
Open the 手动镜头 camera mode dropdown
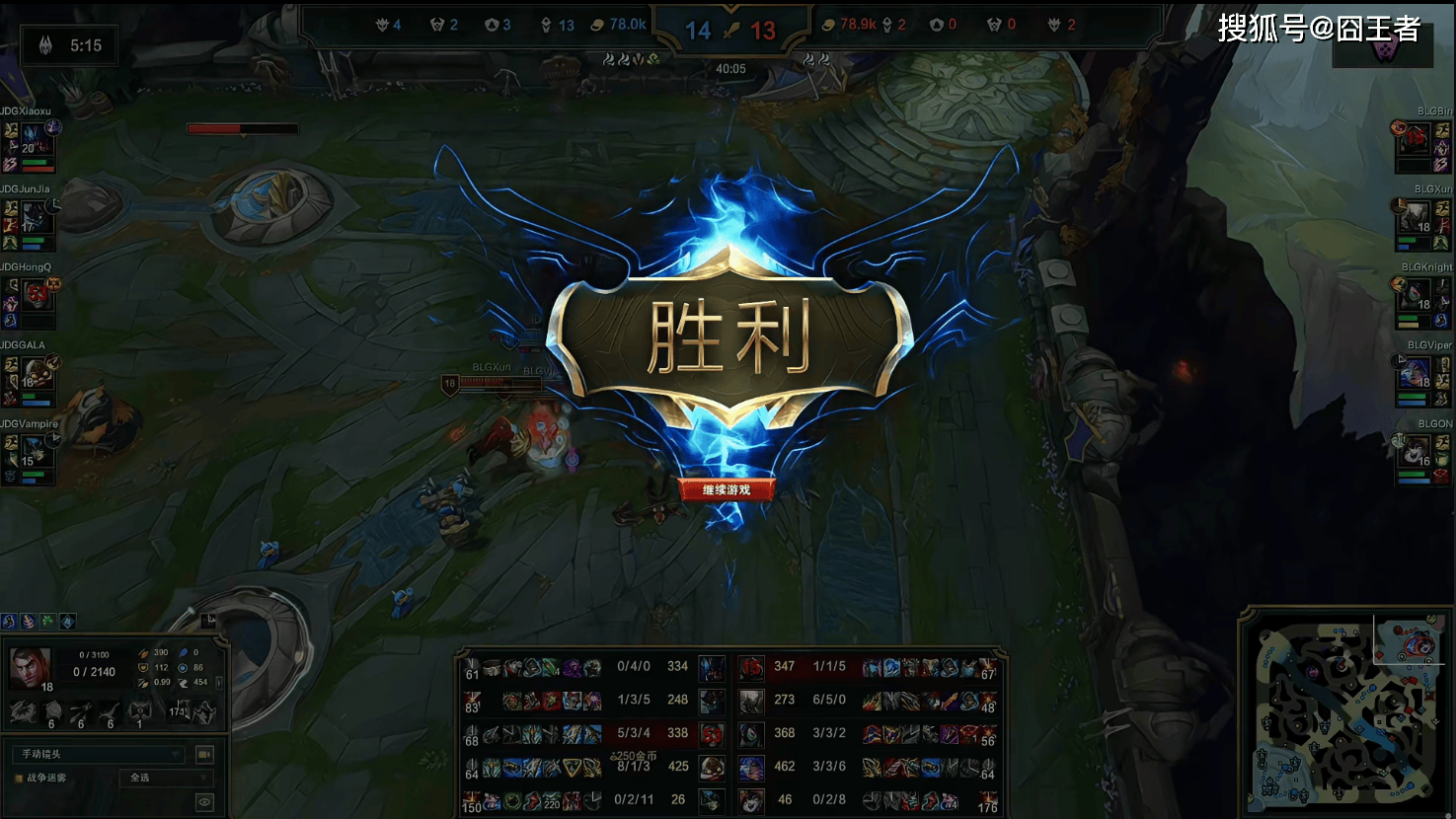(x=97, y=754)
